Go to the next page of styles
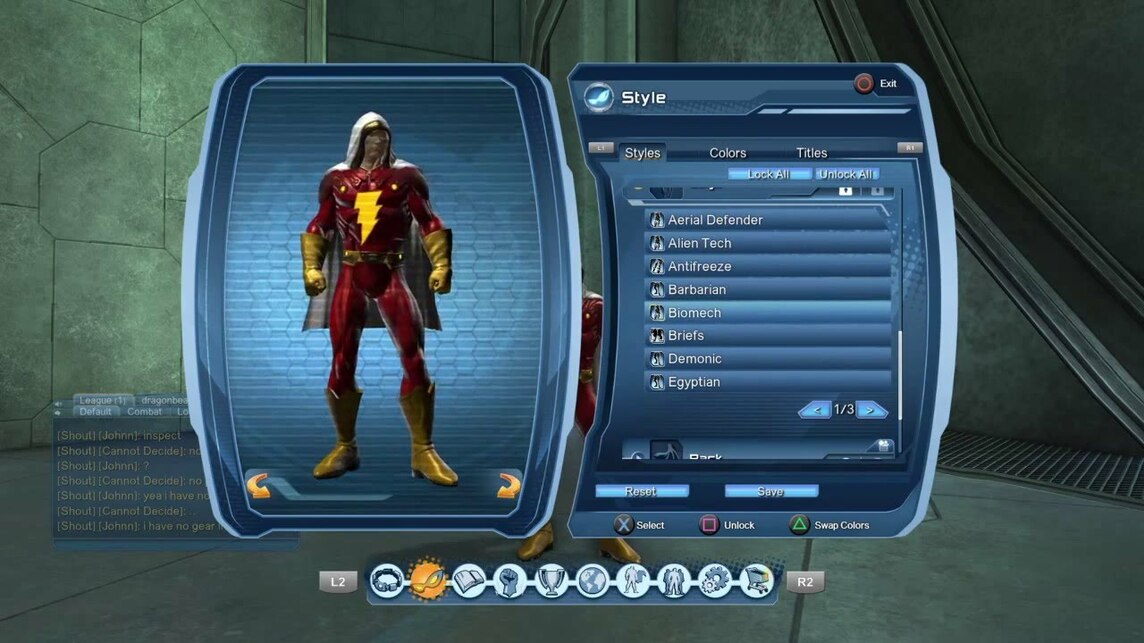 [872, 409]
